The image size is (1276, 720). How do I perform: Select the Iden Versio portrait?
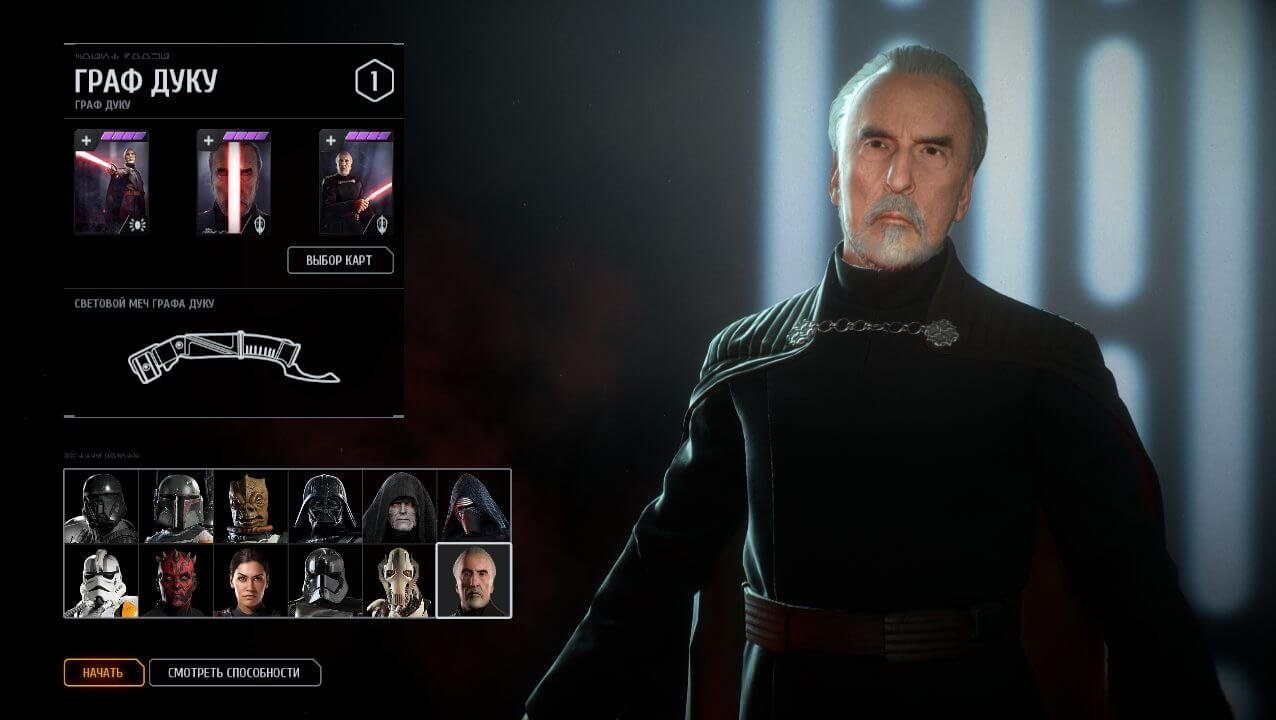pyautogui.click(x=250, y=581)
